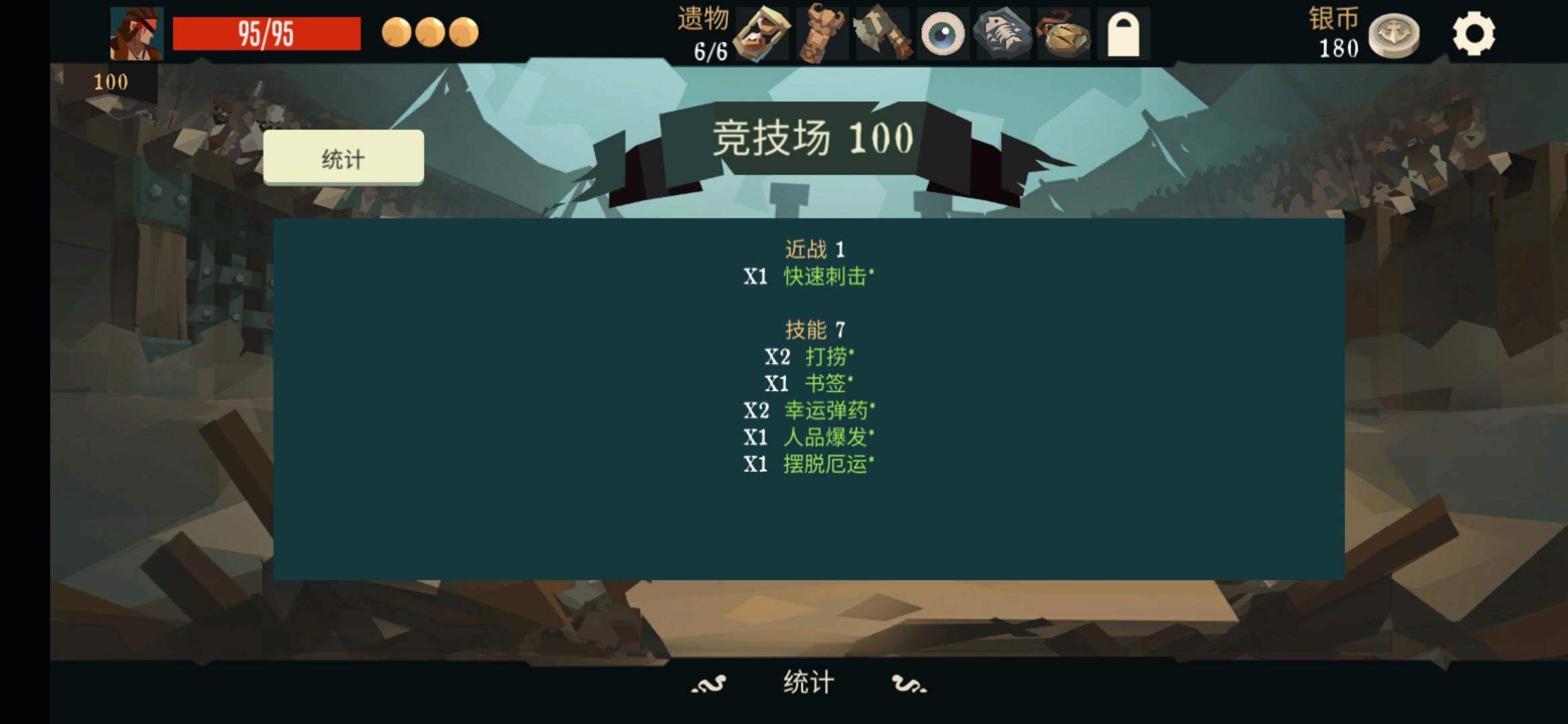This screenshot has height=724, width=1568.
Task: Expand the 近战 melee card section
Action: click(x=813, y=249)
